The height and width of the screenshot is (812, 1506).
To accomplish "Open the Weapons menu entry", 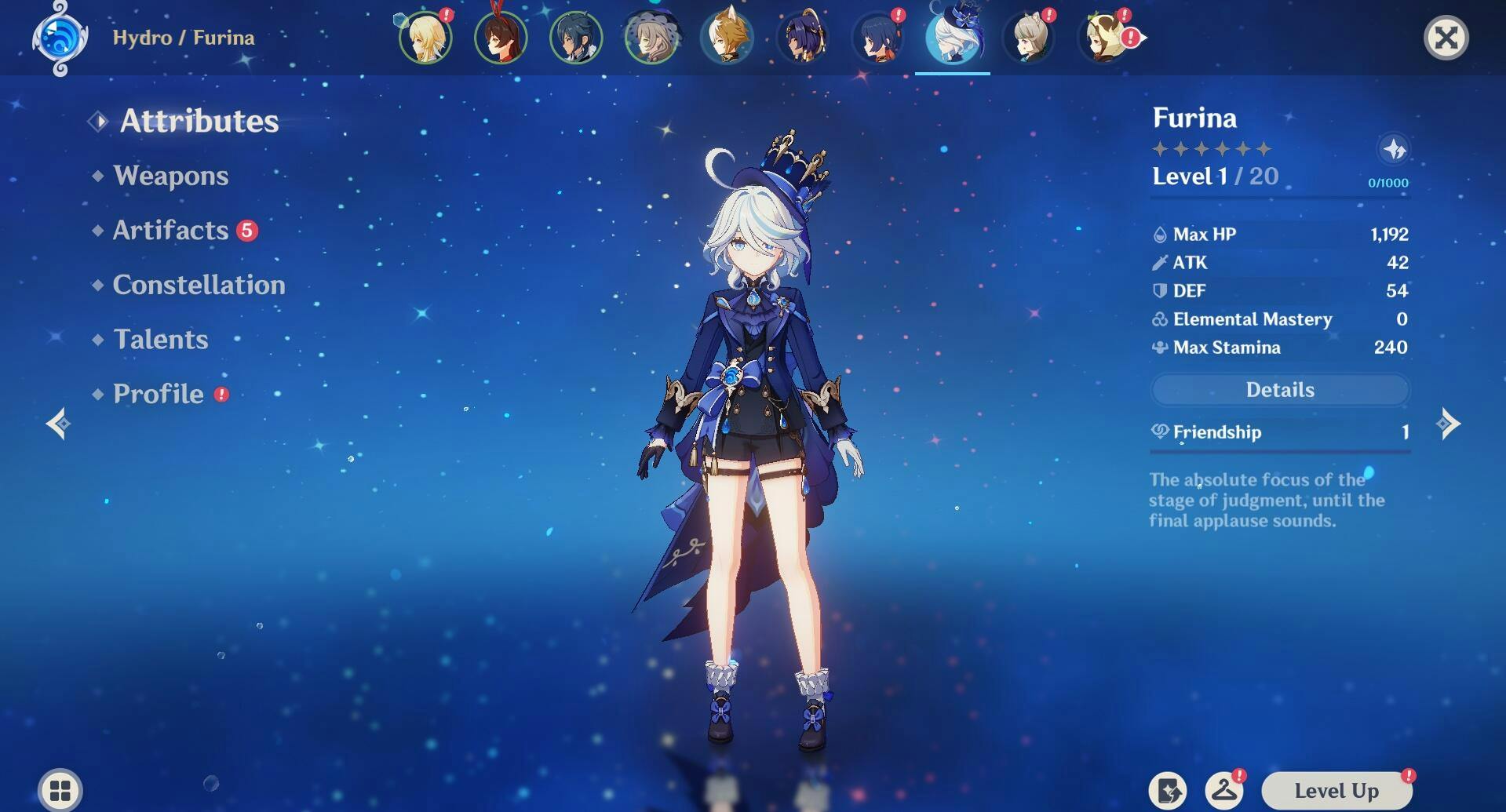I will tap(170, 176).
